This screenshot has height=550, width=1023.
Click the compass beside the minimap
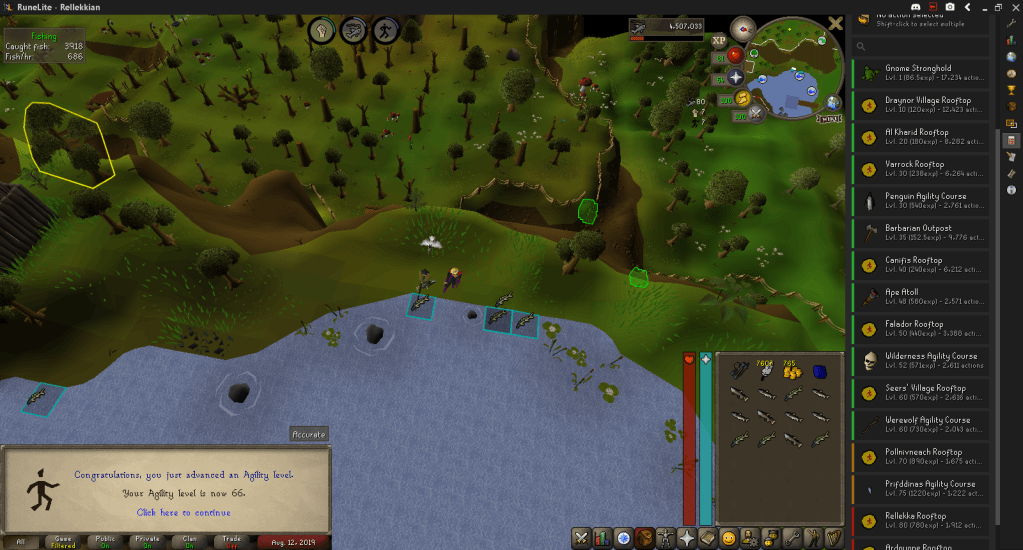[741, 27]
